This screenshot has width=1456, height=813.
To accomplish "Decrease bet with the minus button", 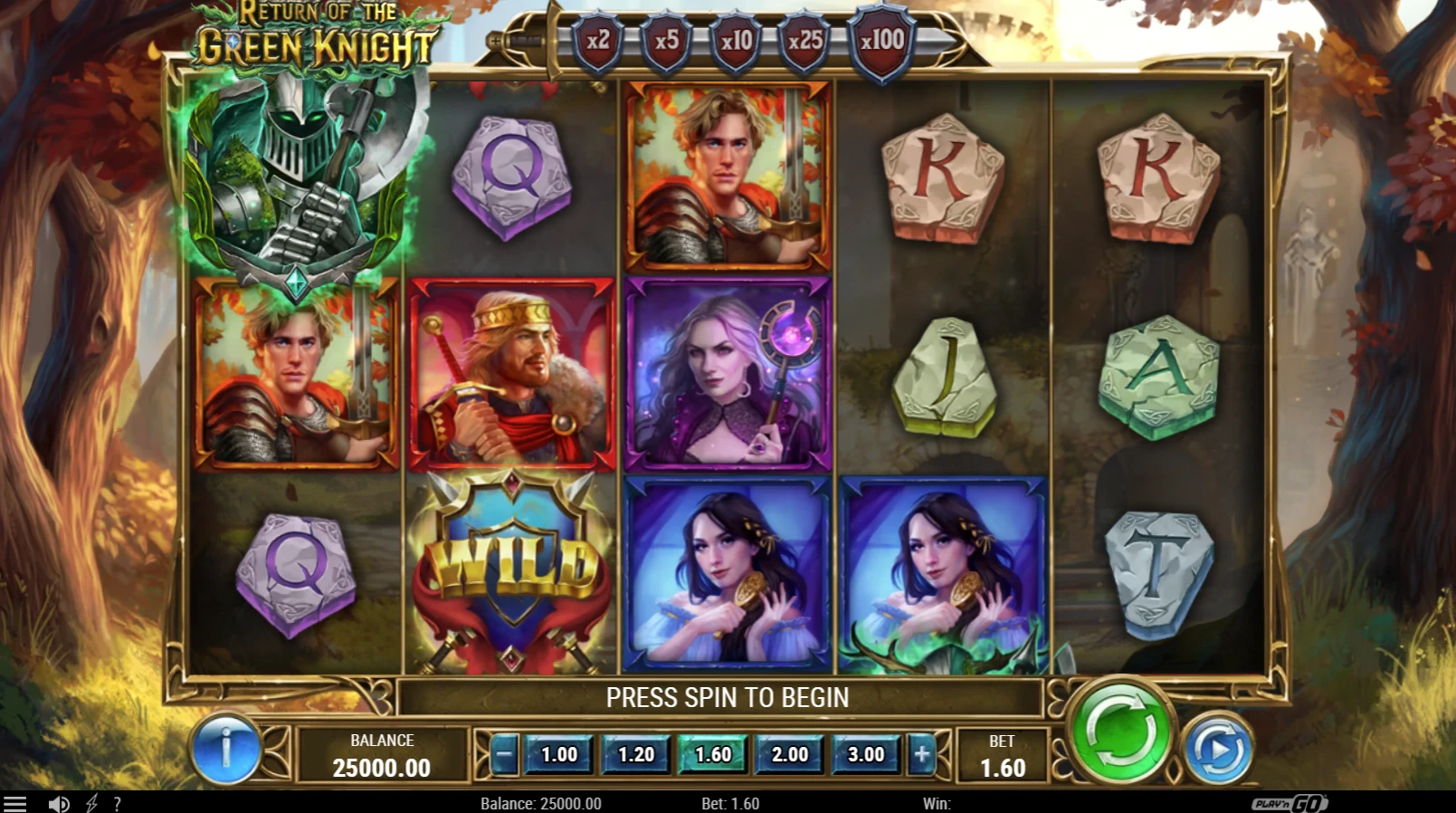I will coord(505,754).
